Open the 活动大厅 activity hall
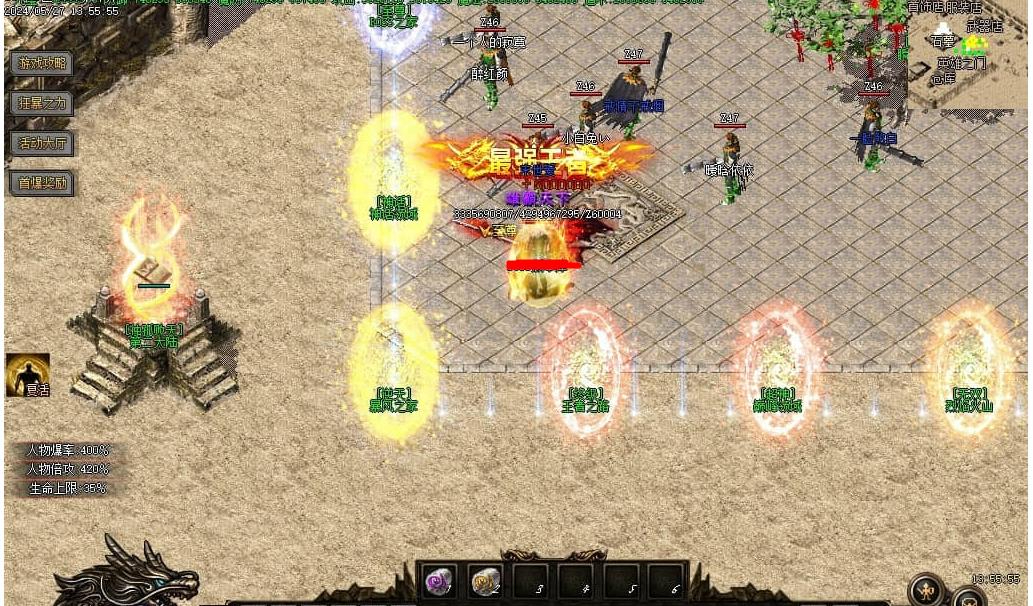The image size is (1033, 606). 42,143
